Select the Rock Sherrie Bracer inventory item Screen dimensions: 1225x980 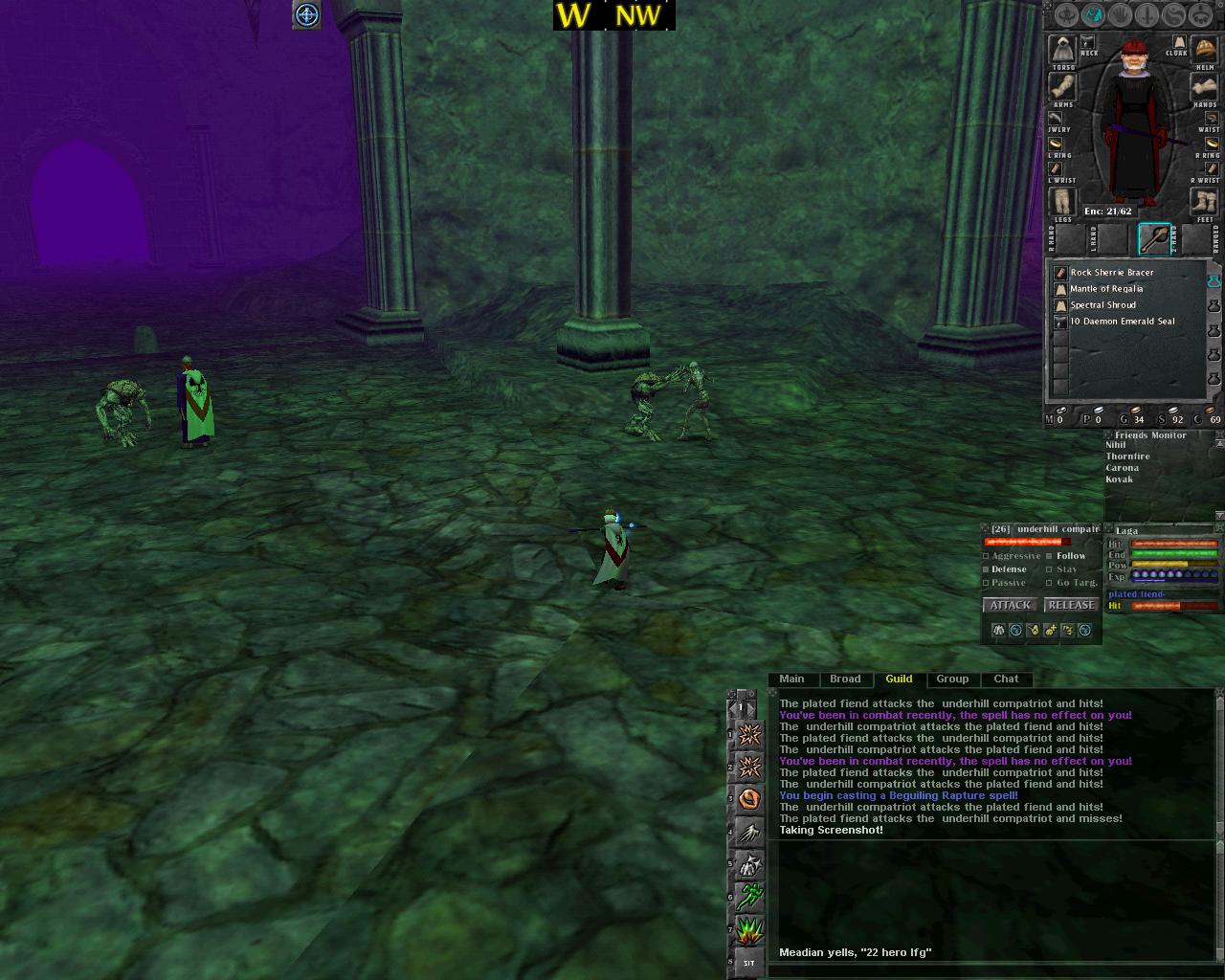(1111, 273)
